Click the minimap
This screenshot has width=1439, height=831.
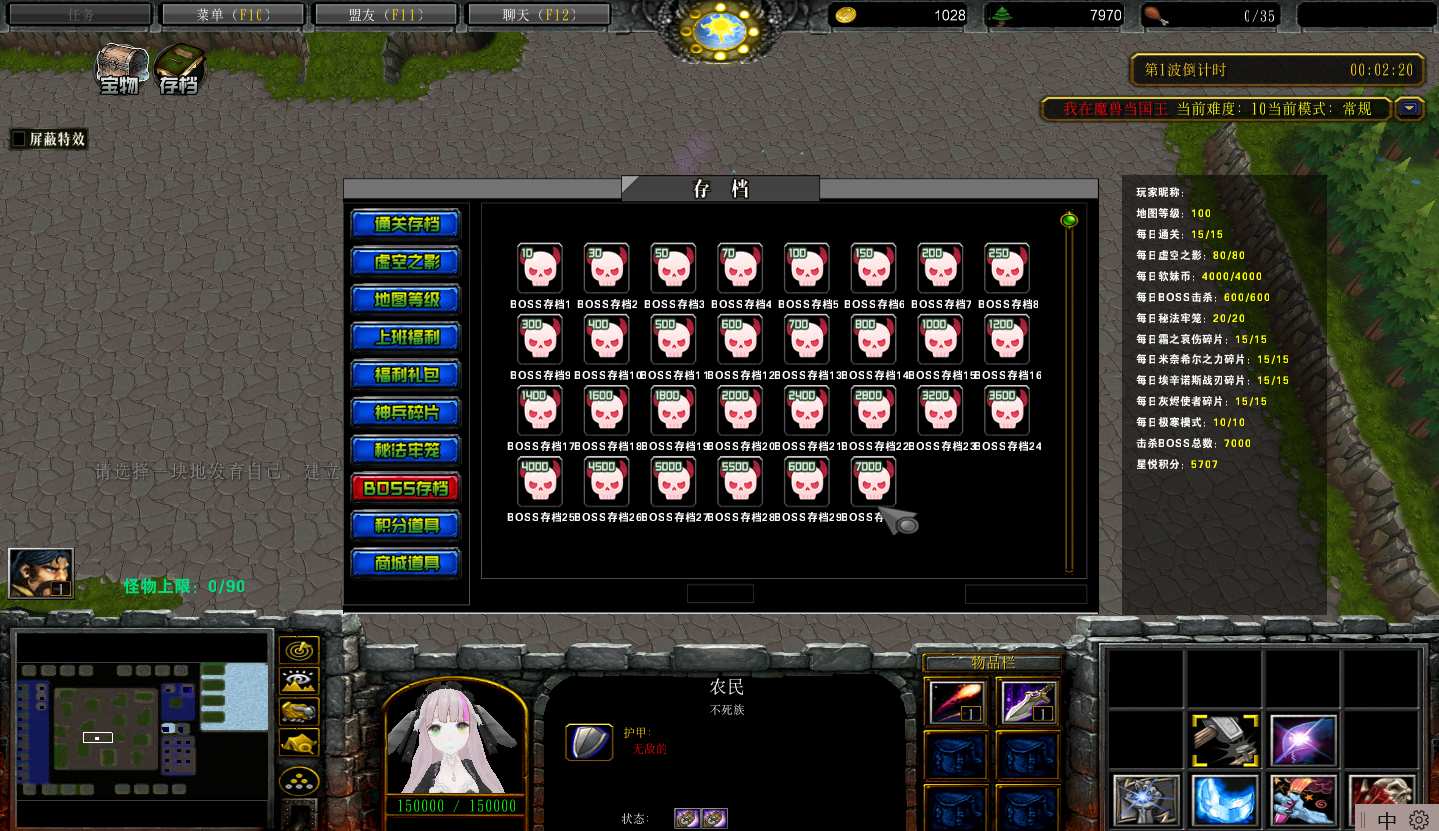(141, 720)
